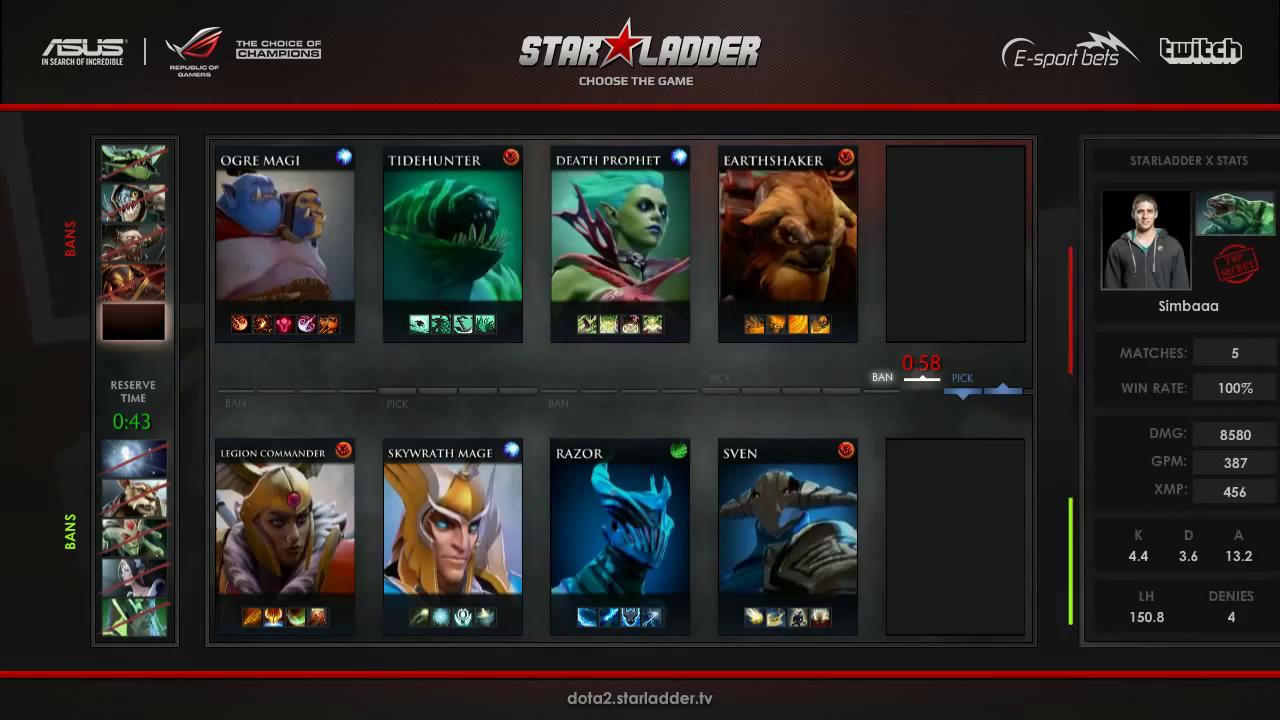
Task: Click Simbaaa's player portrait photo
Action: click(x=1146, y=240)
